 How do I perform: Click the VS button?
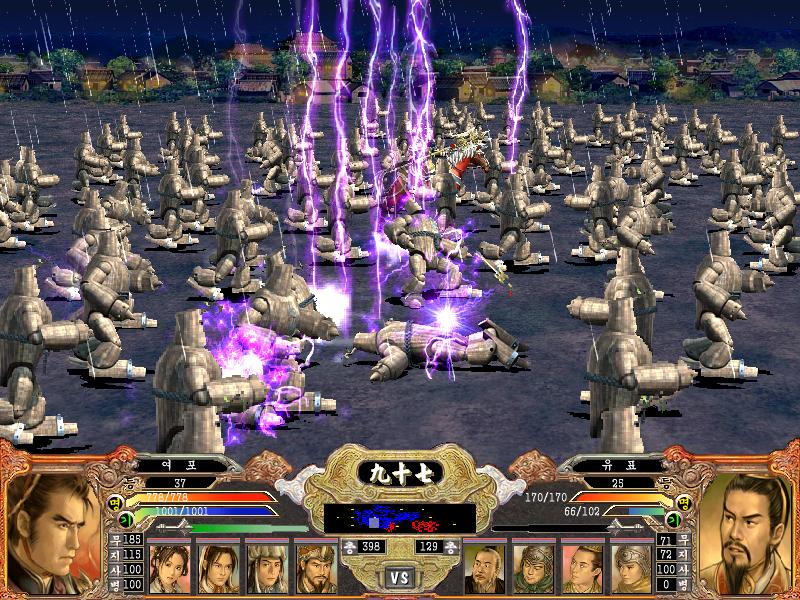[x=399, y=577]
